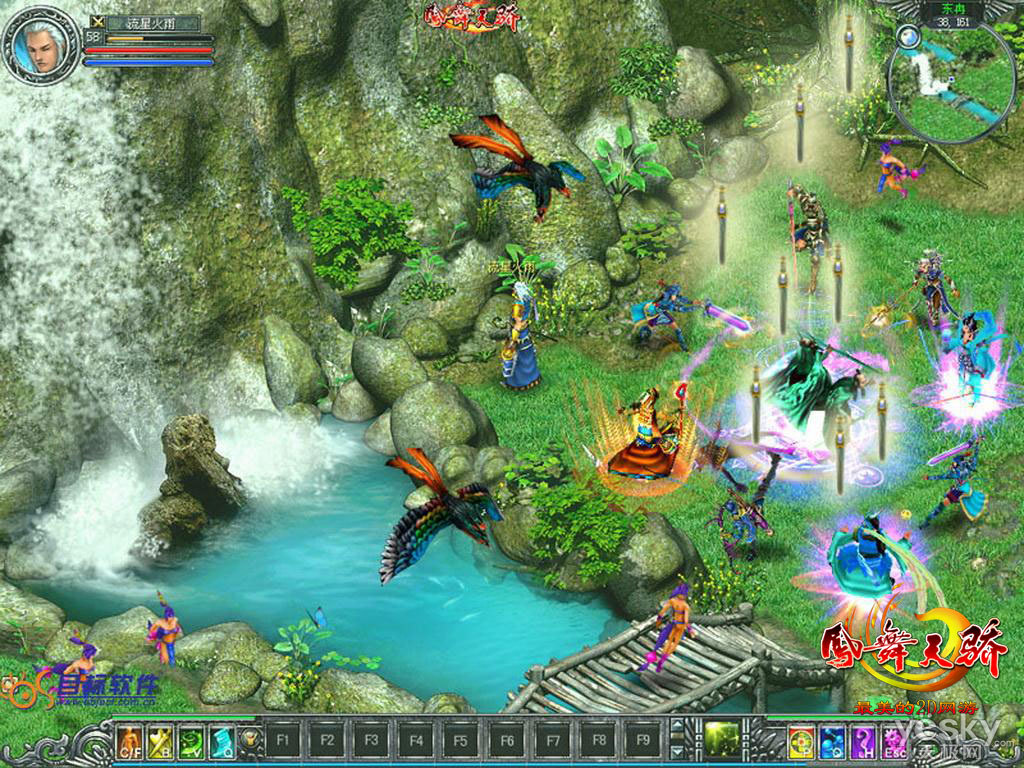Click the sword icon labeled B
This screenshot has width=1024, height=768.
click(x=161, y=741)
